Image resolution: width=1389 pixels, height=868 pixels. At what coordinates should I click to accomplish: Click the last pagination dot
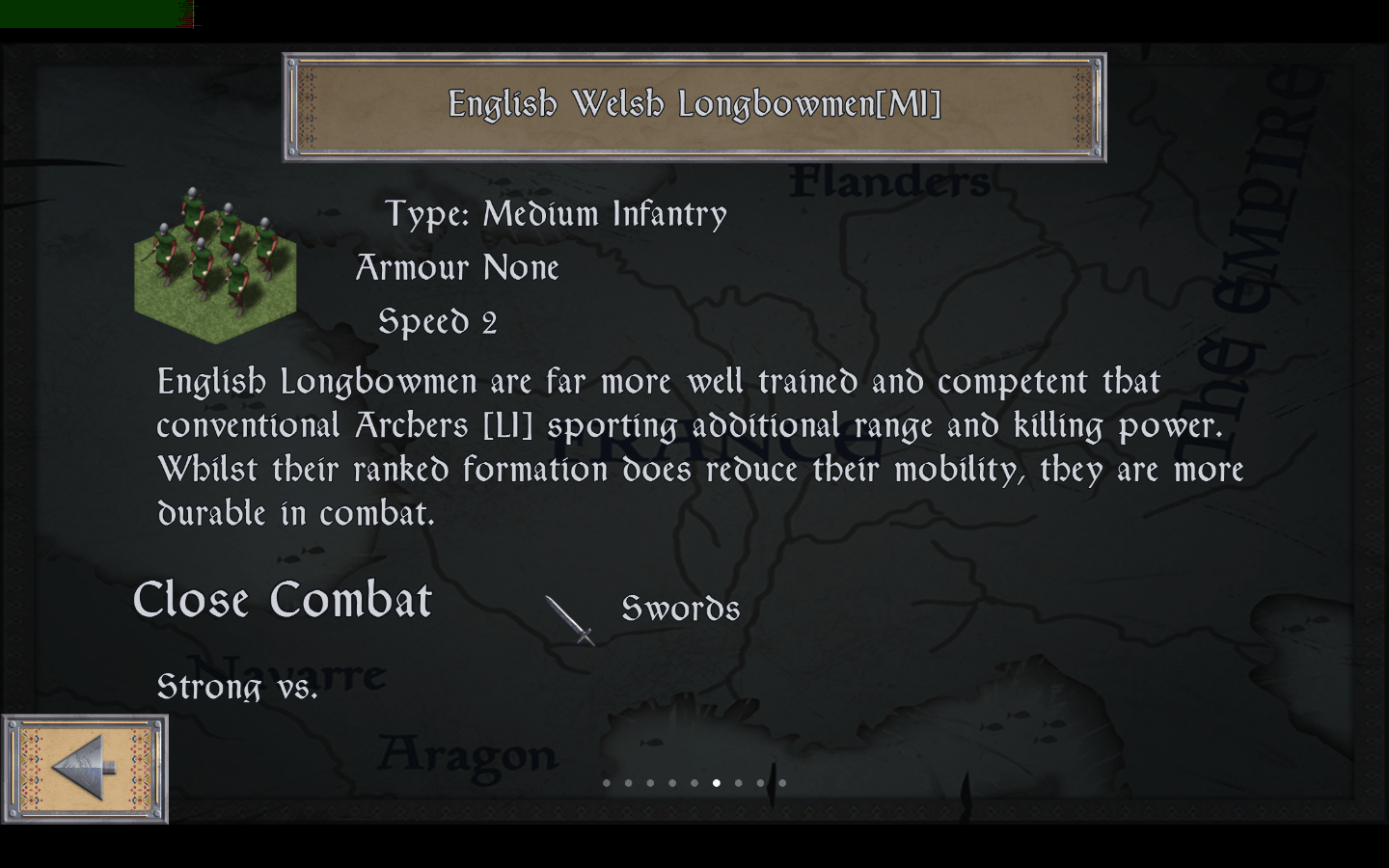pos(782,782)
